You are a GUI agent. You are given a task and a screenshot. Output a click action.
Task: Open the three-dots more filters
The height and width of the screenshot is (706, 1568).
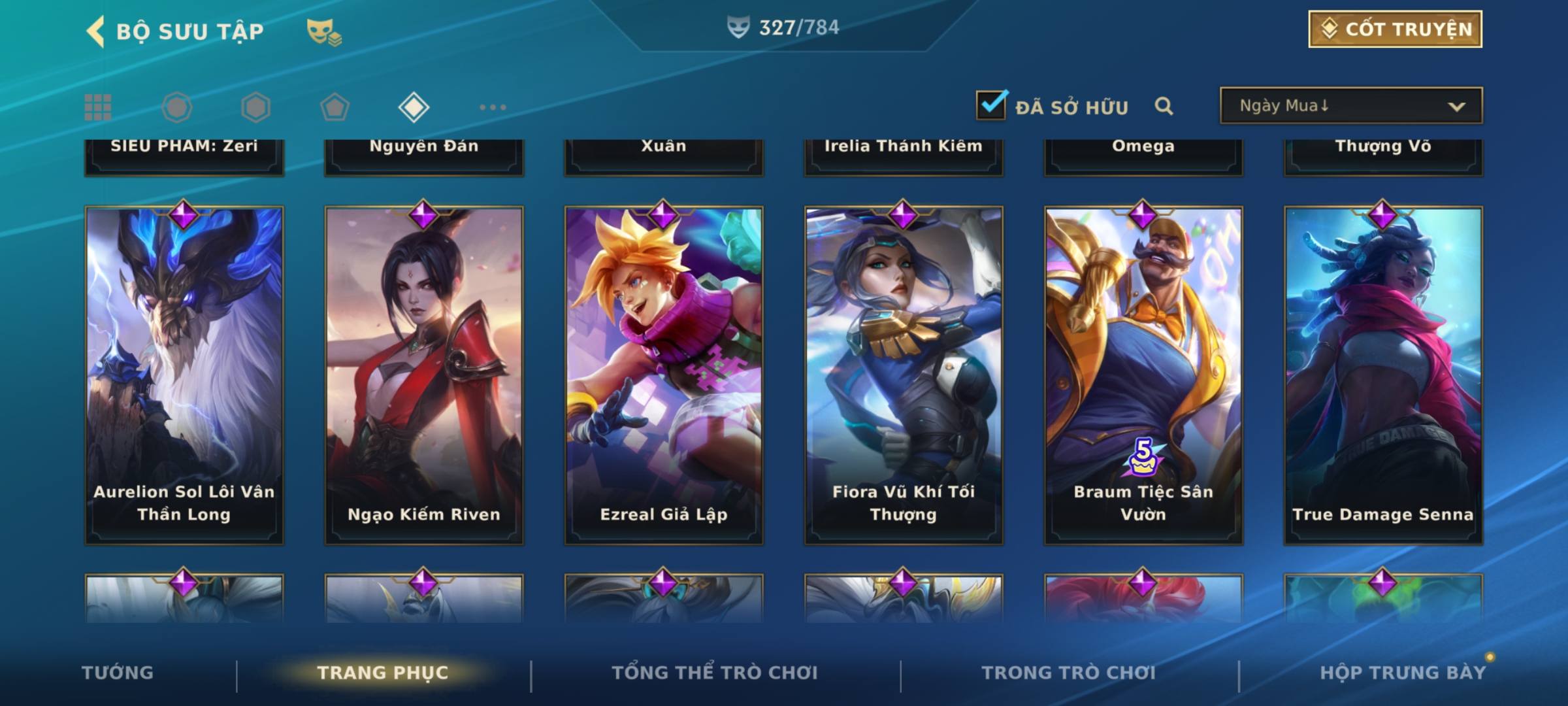[x=493, y=107]
